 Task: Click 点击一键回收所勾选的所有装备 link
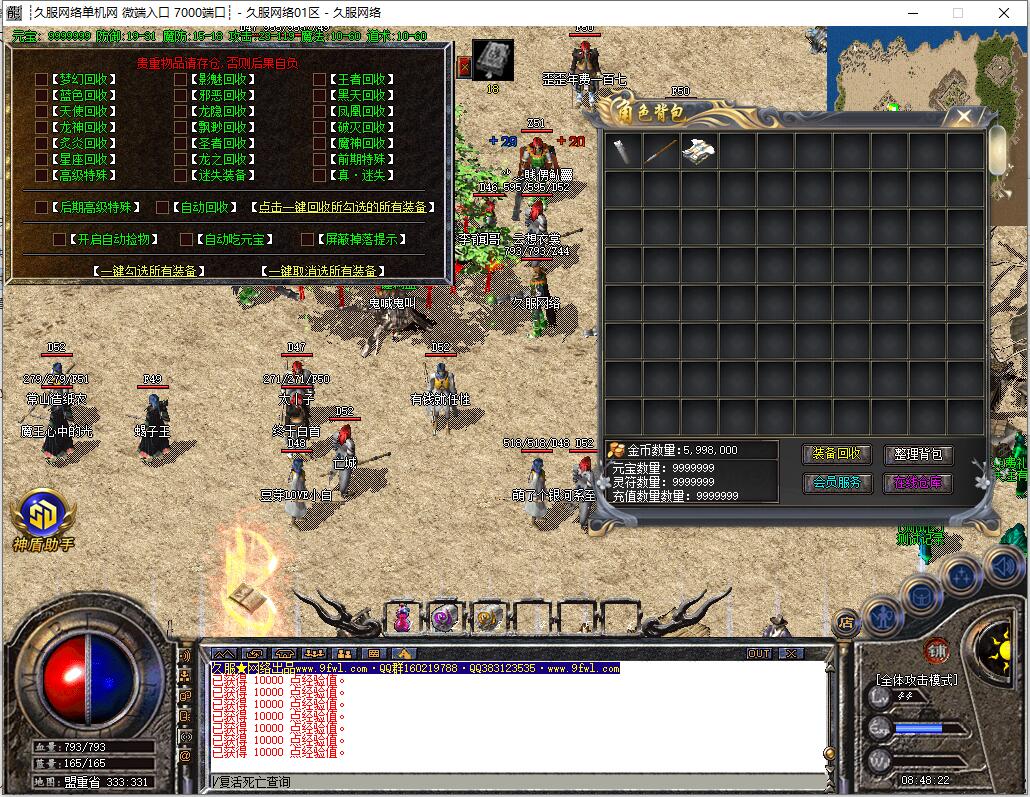coord(343,208)
